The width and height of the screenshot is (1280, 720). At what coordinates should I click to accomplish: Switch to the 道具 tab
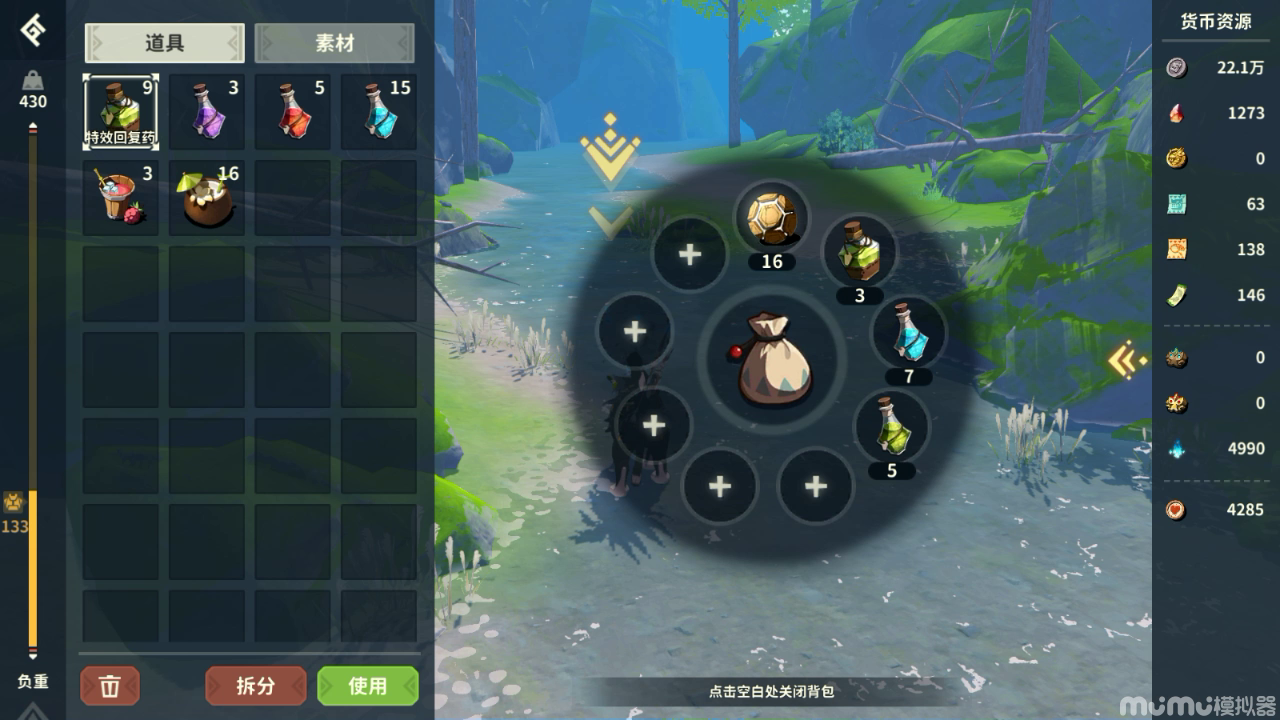click(x=165, y=43)
